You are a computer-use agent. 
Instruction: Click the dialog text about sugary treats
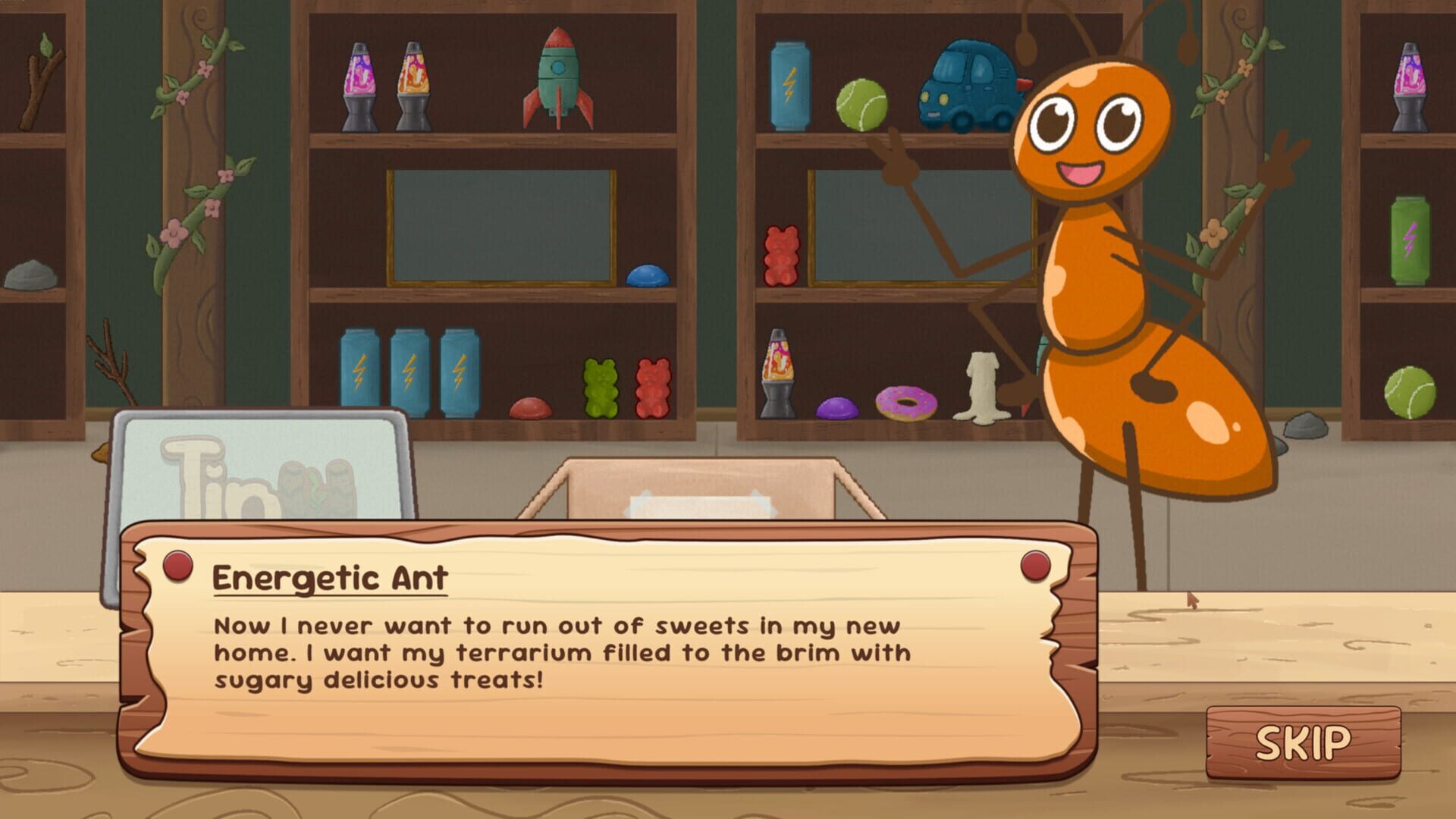[x=561, y=652]
